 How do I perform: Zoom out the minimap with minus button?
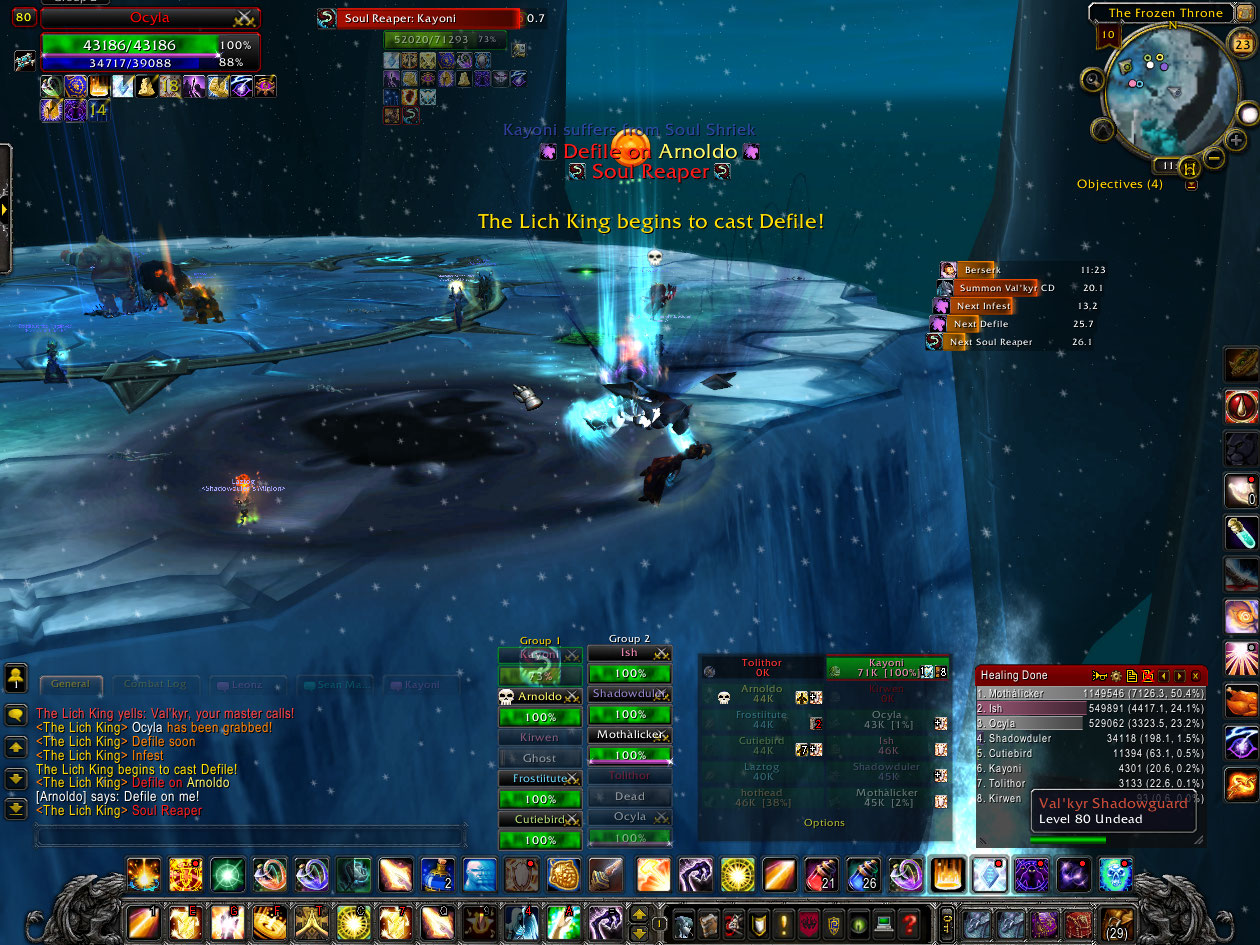1212,157
